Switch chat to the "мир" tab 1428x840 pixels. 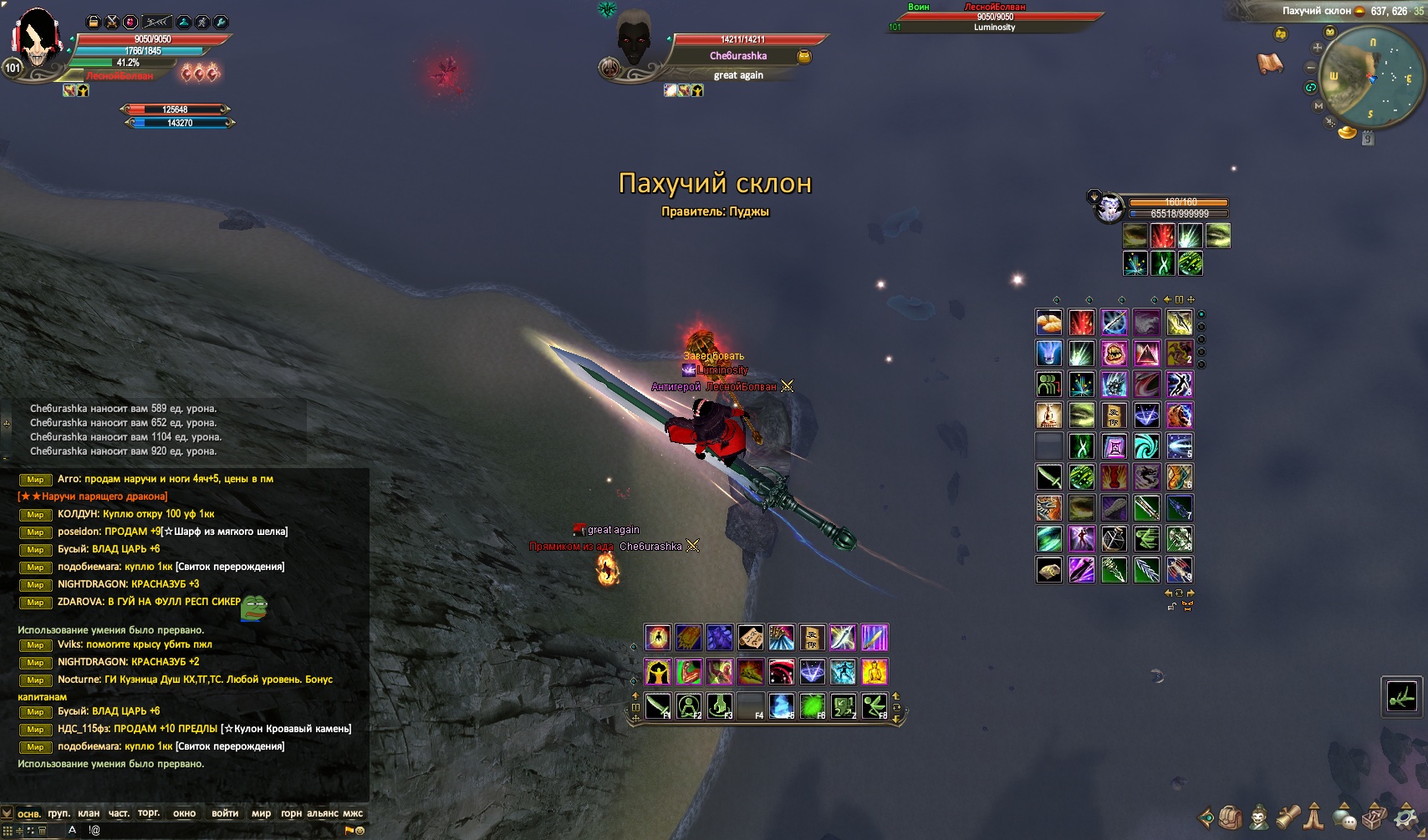tap(261, 813)
